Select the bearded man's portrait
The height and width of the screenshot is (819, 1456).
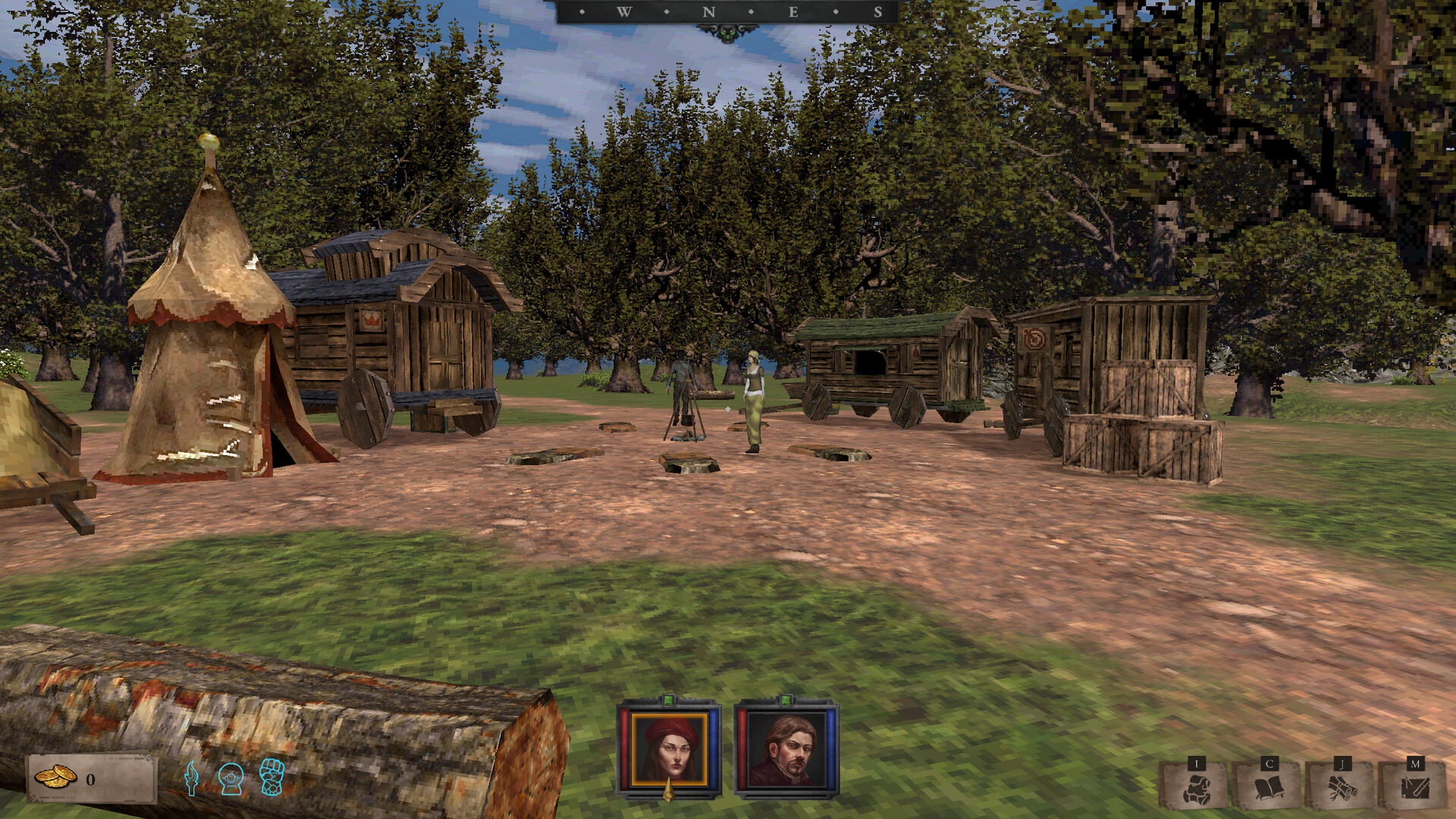(789, 749)
